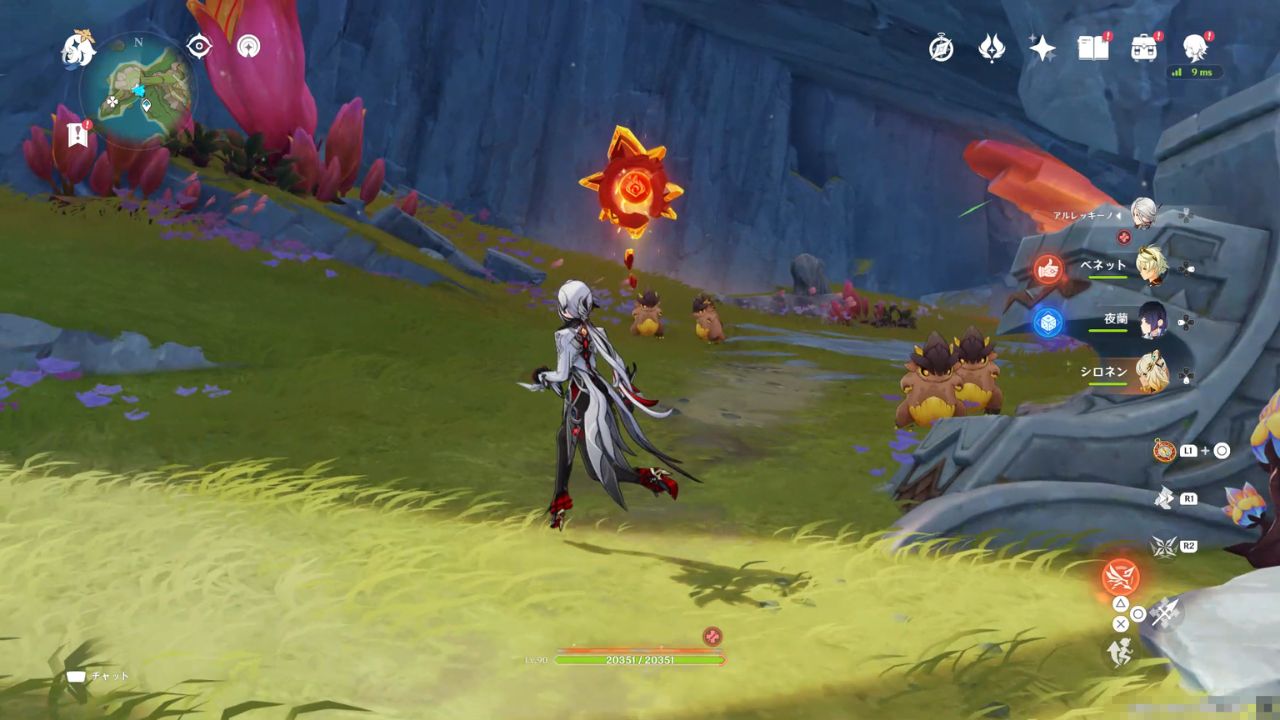Tap the polearm normal attack icon

point(1164,612)
